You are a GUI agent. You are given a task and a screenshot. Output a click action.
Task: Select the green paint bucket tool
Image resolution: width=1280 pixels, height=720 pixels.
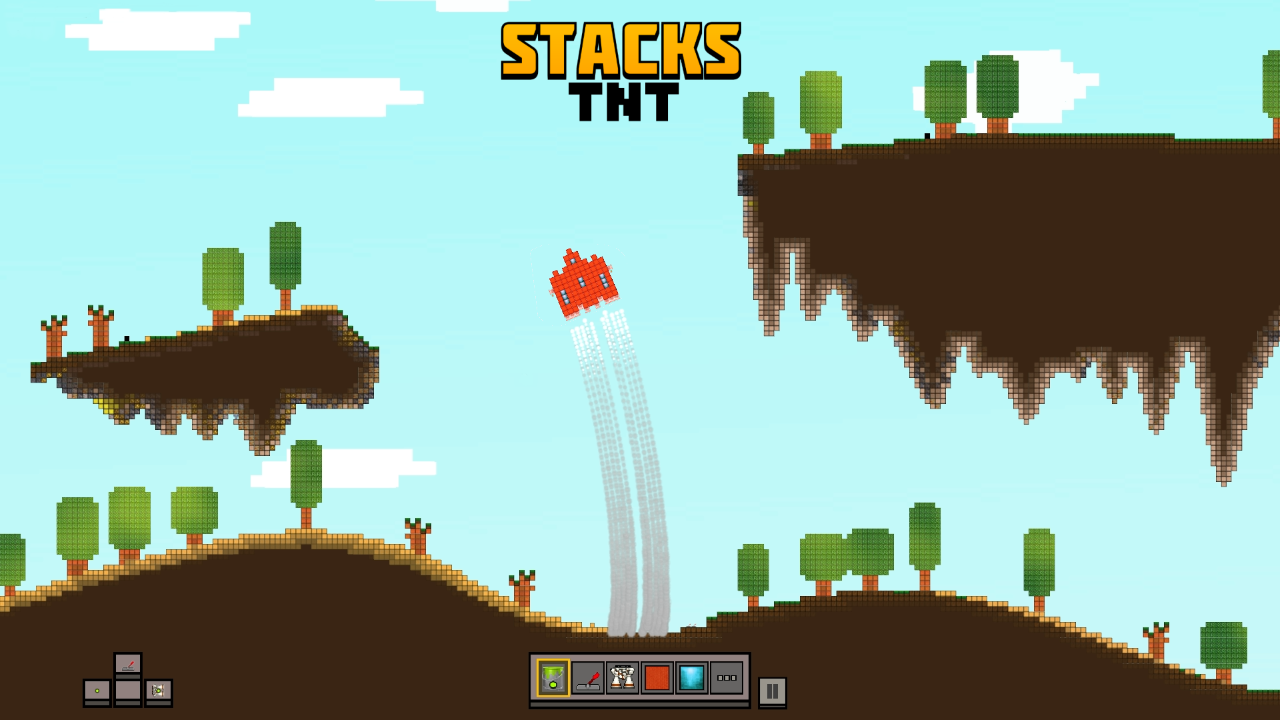point(553,677)
